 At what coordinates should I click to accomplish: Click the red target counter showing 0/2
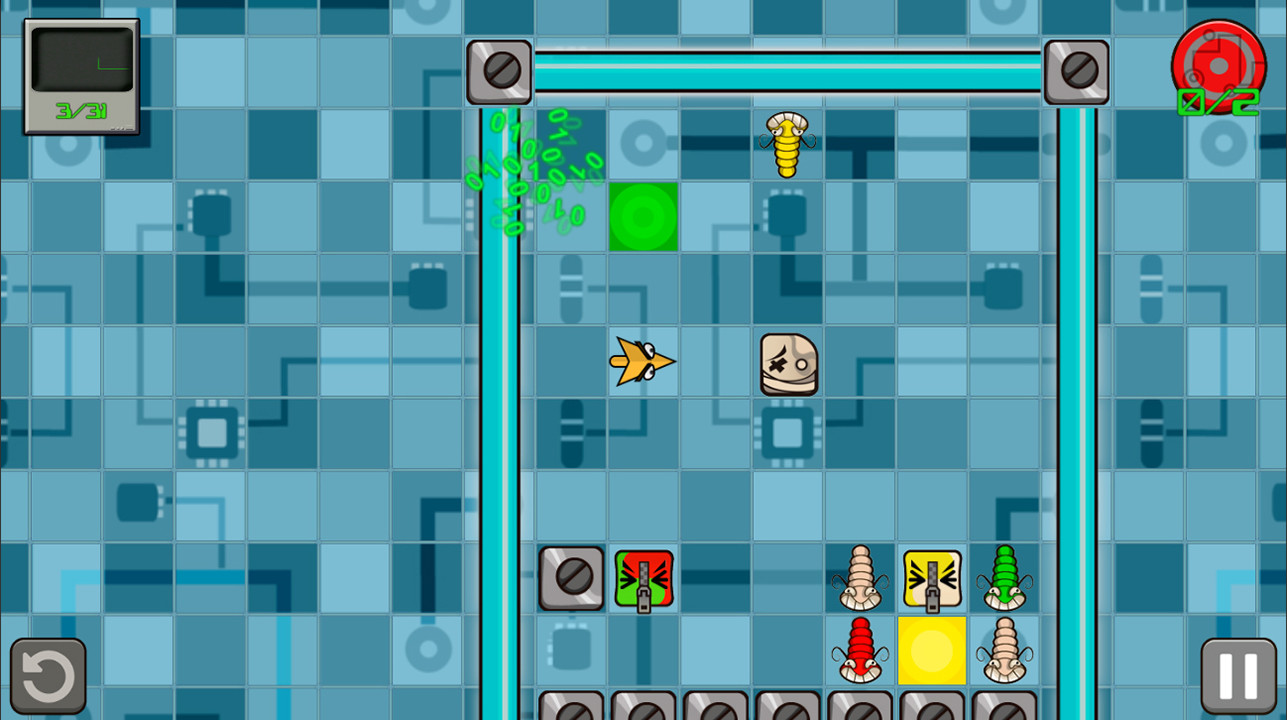[x=1218, y=68]
